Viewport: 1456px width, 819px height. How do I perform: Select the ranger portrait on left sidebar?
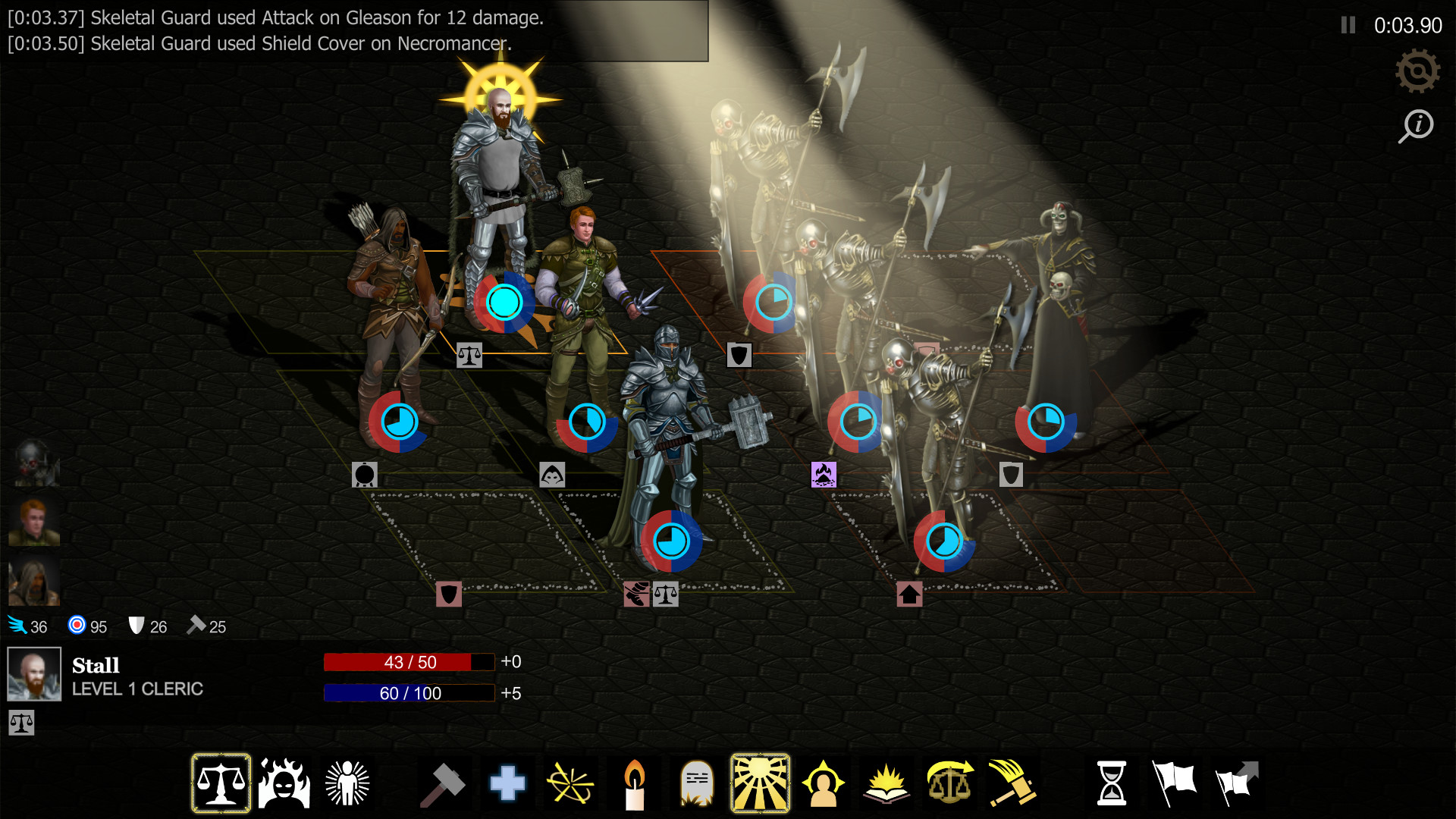[x=33, y=580]
